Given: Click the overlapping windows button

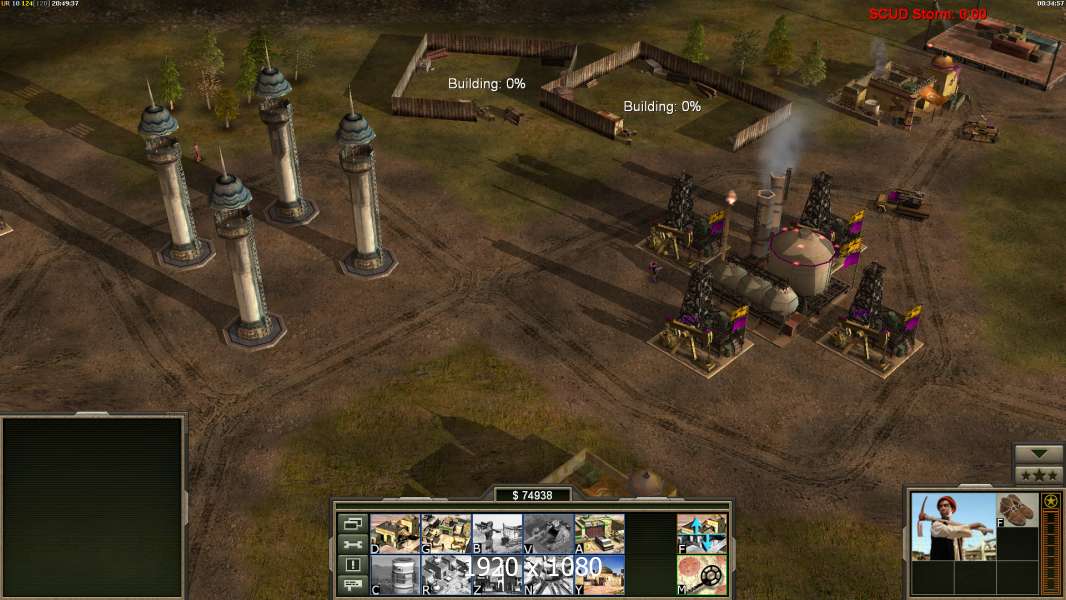Looking at the screenshot, I should (352, 523).
